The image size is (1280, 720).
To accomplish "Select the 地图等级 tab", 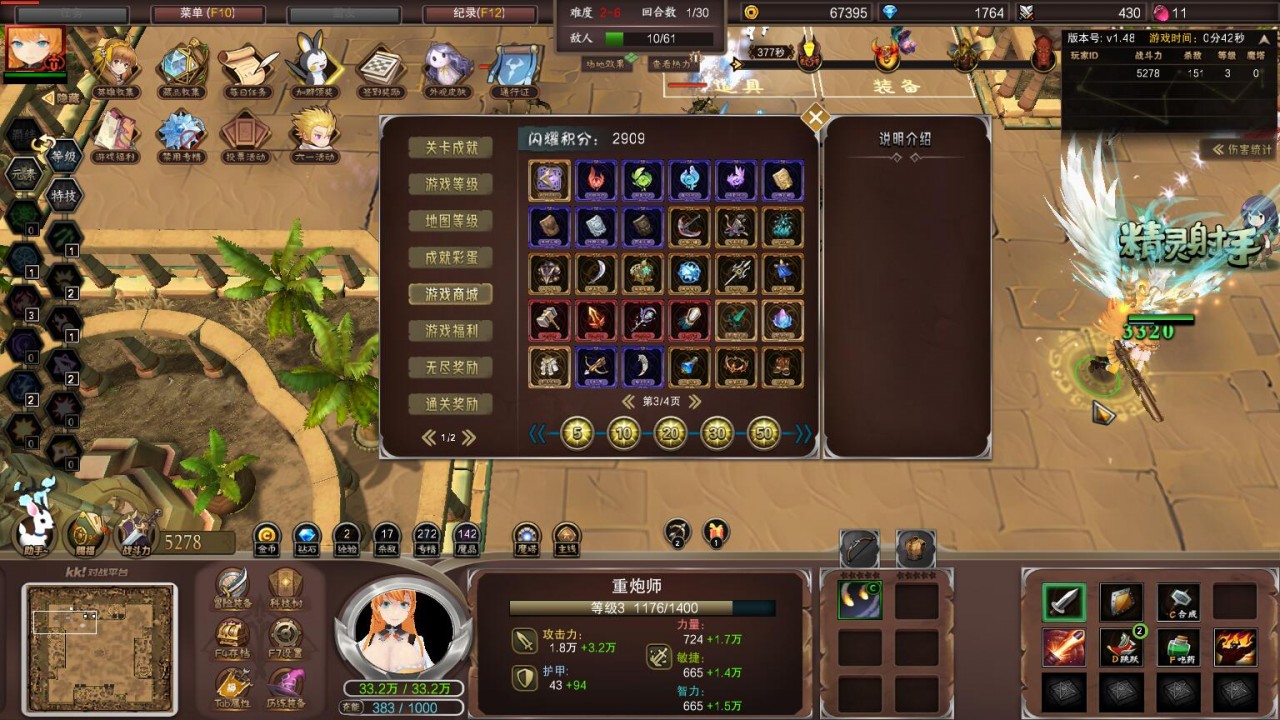I will [451, 221].
